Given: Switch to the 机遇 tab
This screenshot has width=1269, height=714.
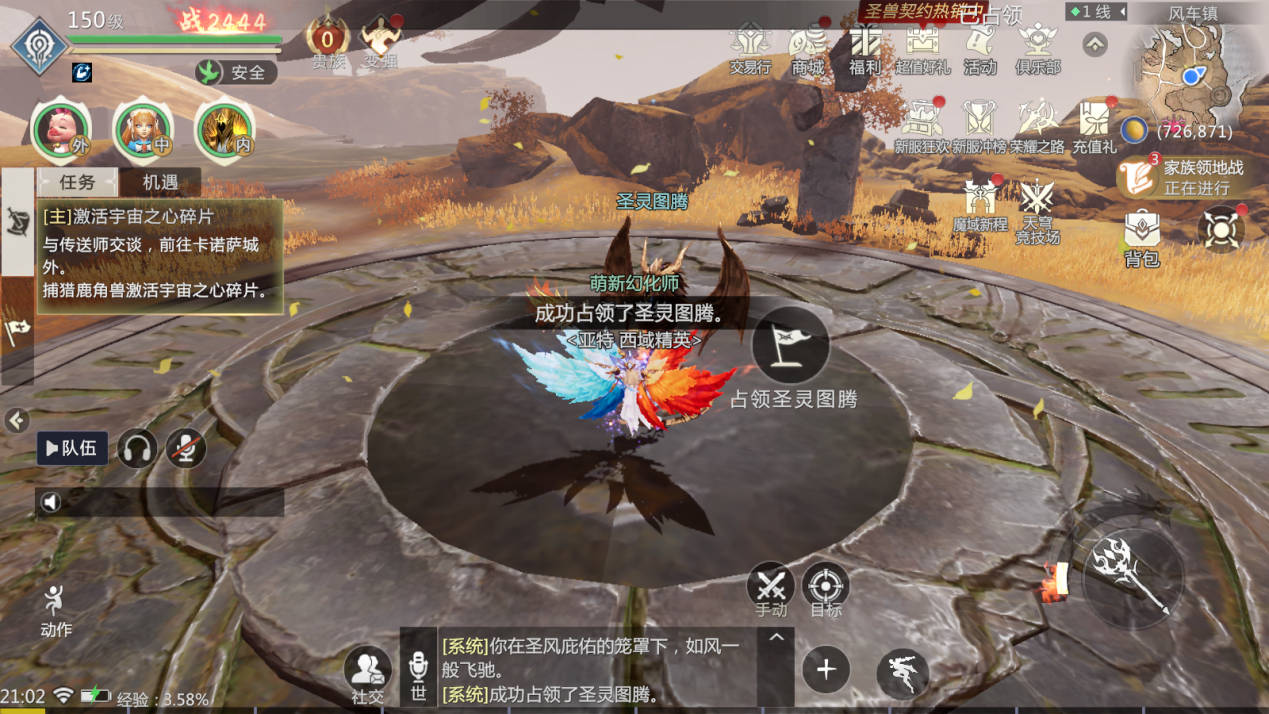Looking at the screenshot, I should (x=160, y=182).
